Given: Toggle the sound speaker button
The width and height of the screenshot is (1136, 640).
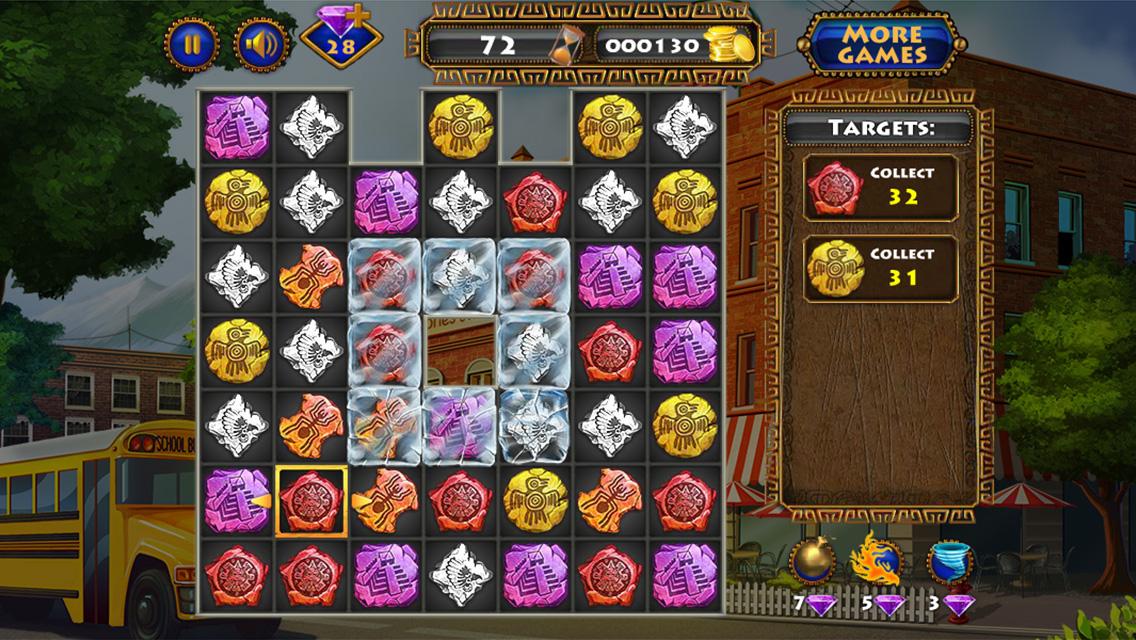Looking at the screenshot, I should tap(261, 45).
